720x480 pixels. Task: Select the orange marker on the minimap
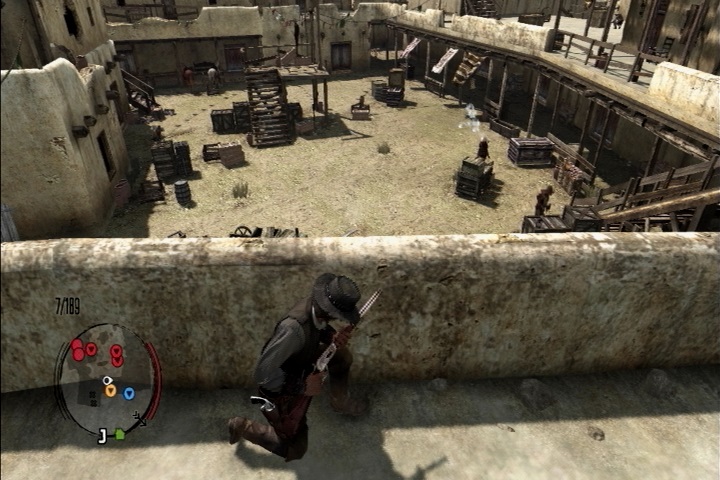[110, 391]
